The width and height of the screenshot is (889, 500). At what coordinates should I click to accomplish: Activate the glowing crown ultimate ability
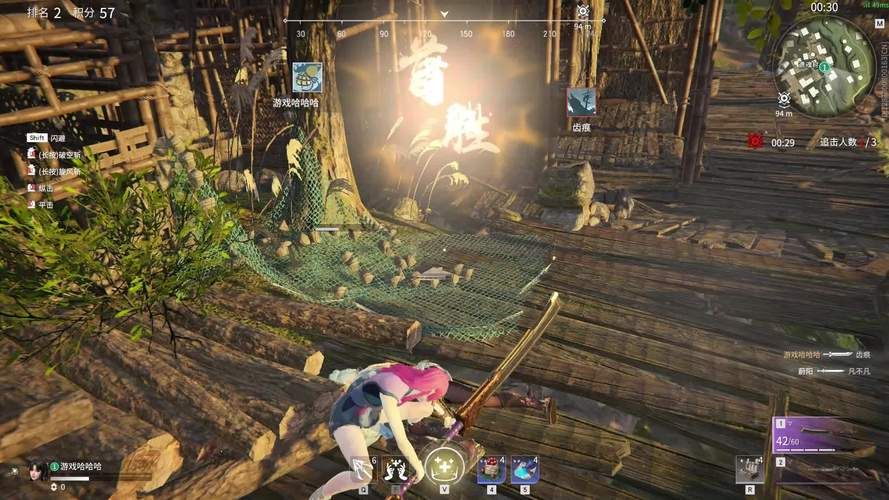pyautogui.click(x=443, y=465)
